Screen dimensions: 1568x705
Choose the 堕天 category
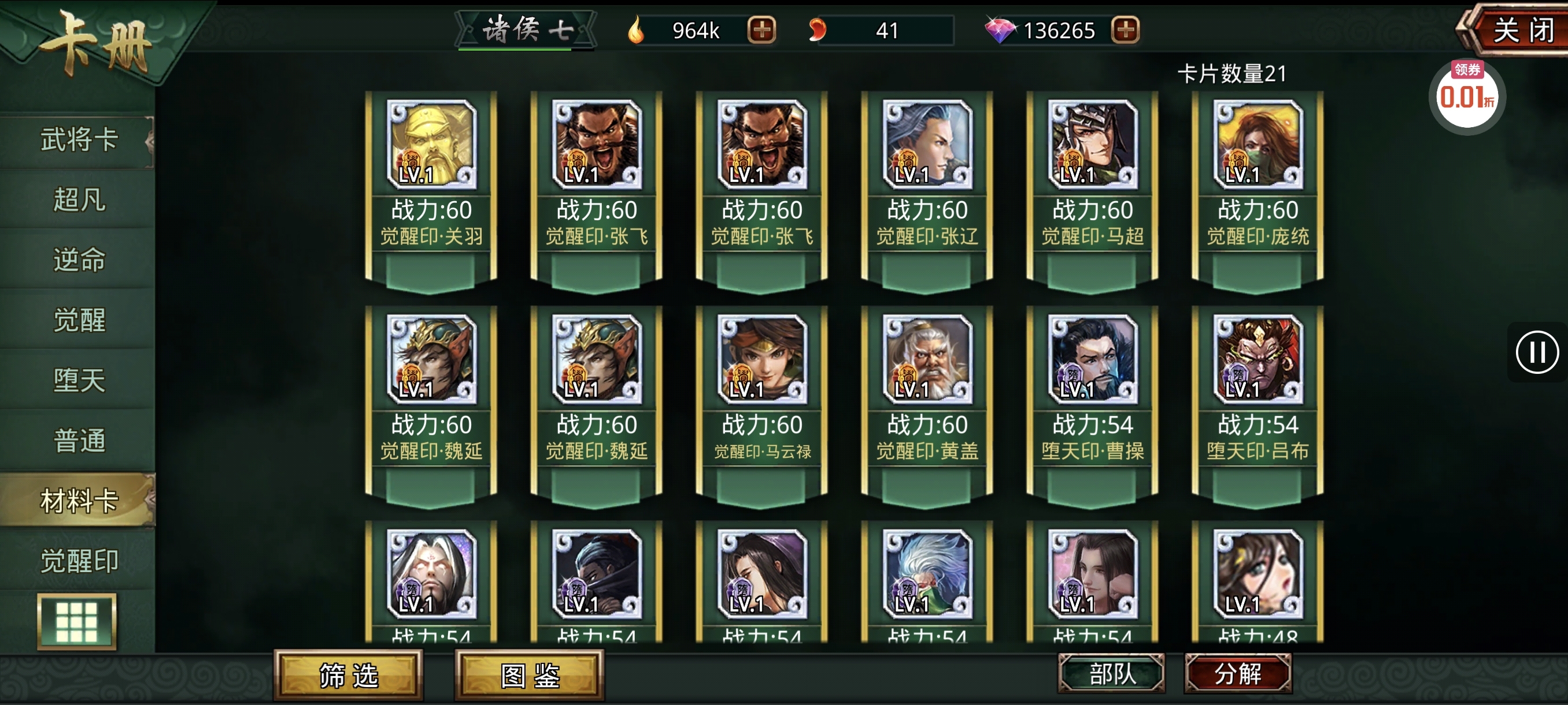point(79,380)
